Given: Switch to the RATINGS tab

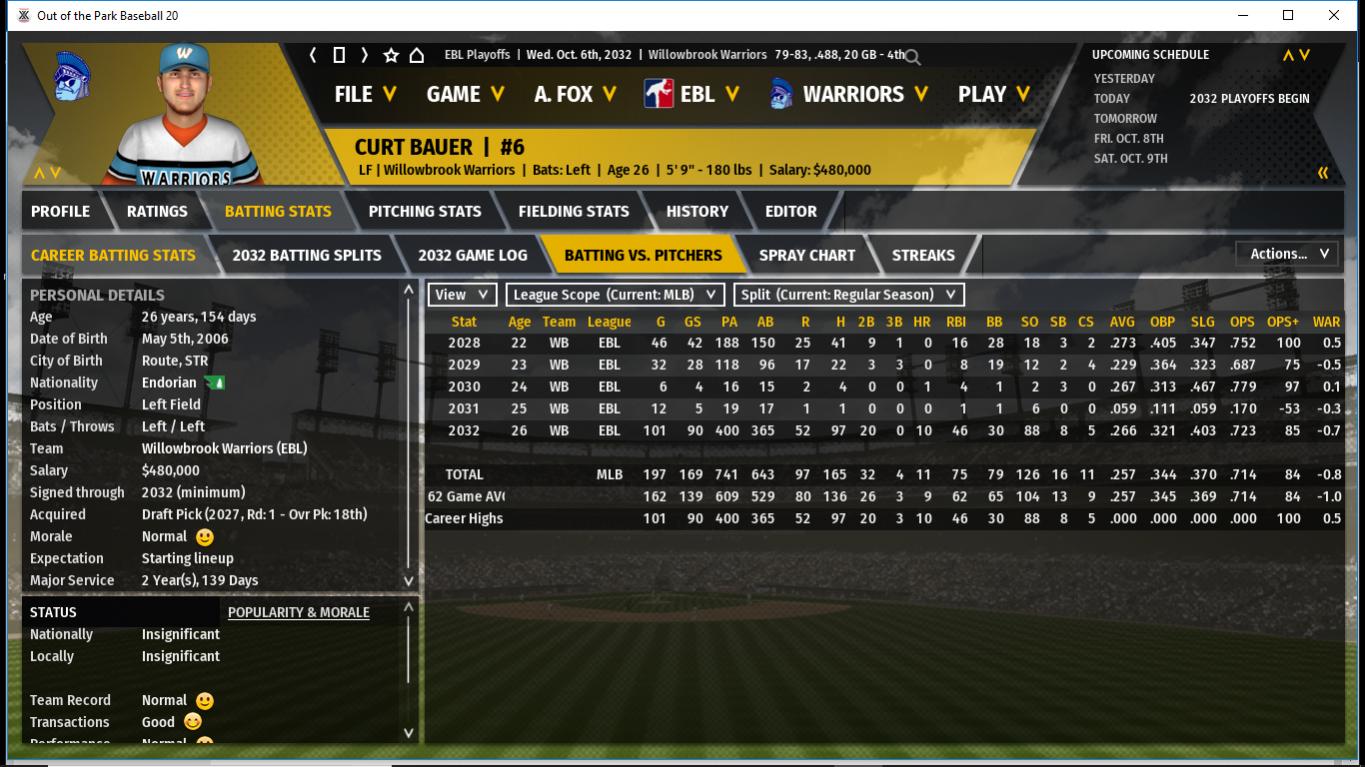Looking at the screenshot, I should point(157,211).
